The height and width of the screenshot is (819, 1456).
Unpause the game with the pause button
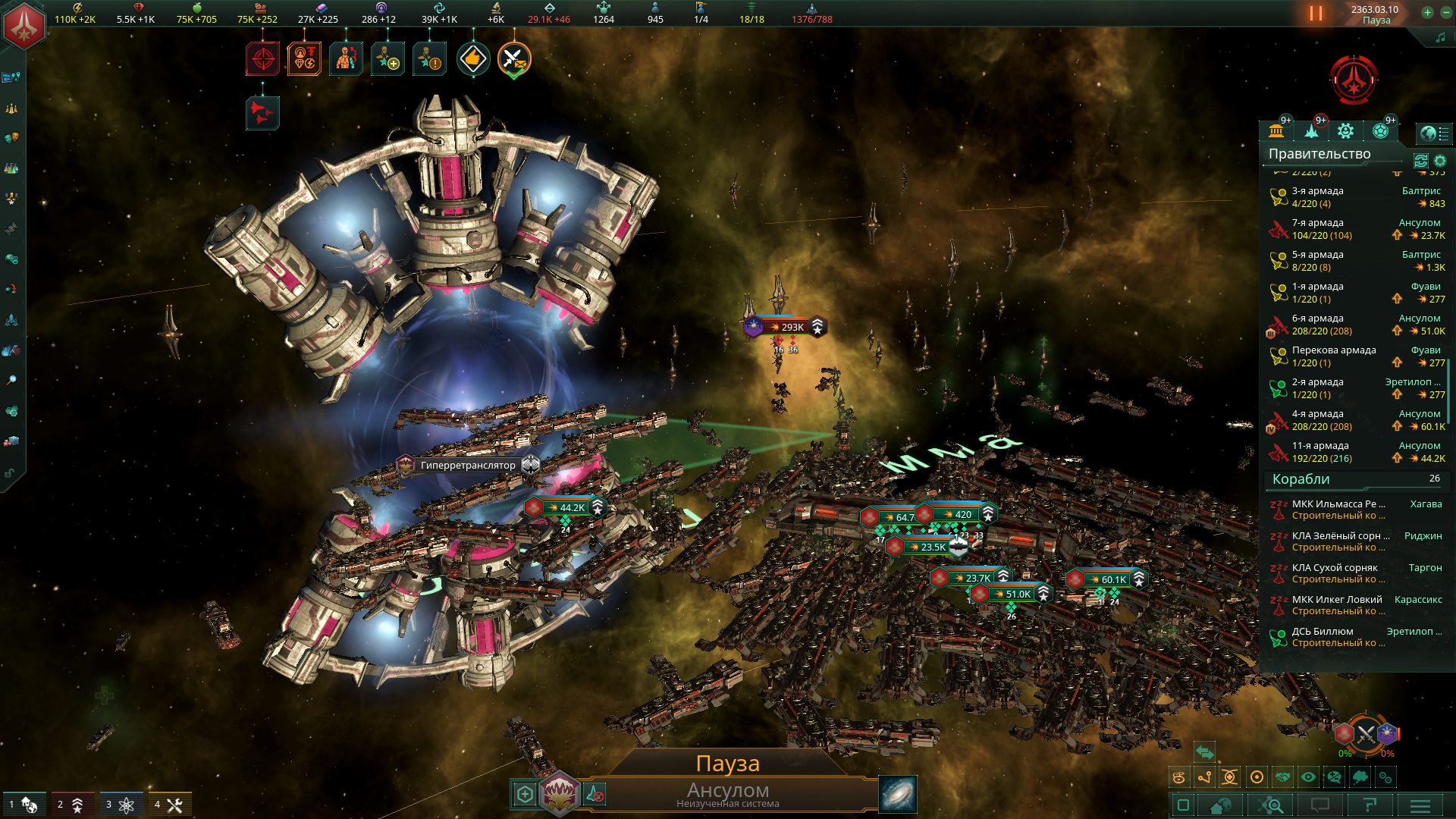coord(1316,14)
